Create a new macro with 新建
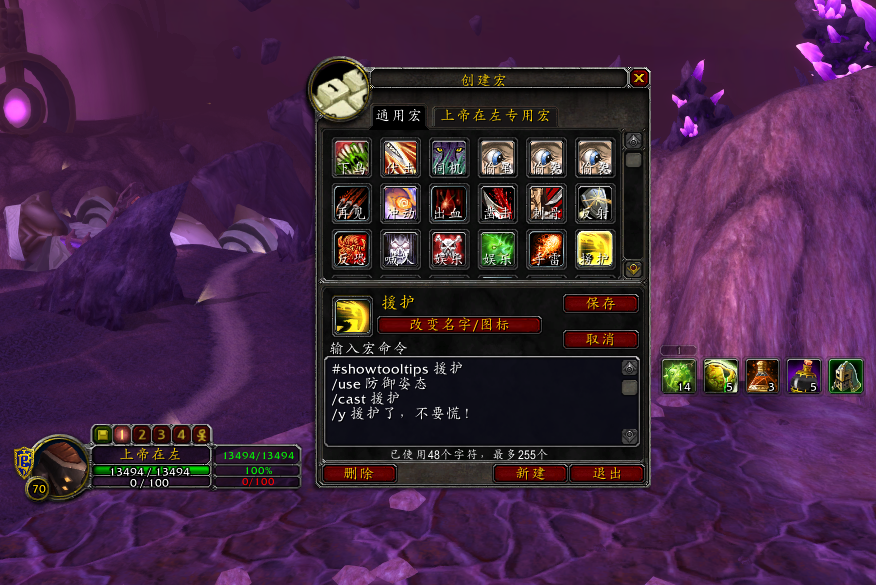This screenshot has height=585, width=876. [x=529, y=473]
